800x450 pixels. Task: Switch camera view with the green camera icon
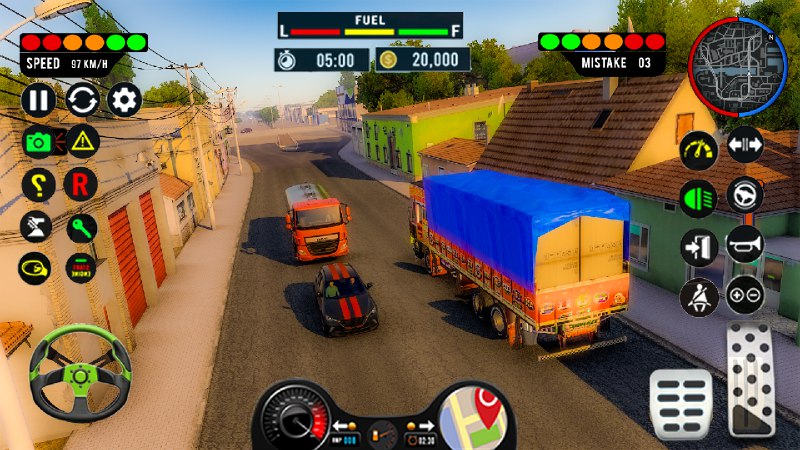click(38, 141)
